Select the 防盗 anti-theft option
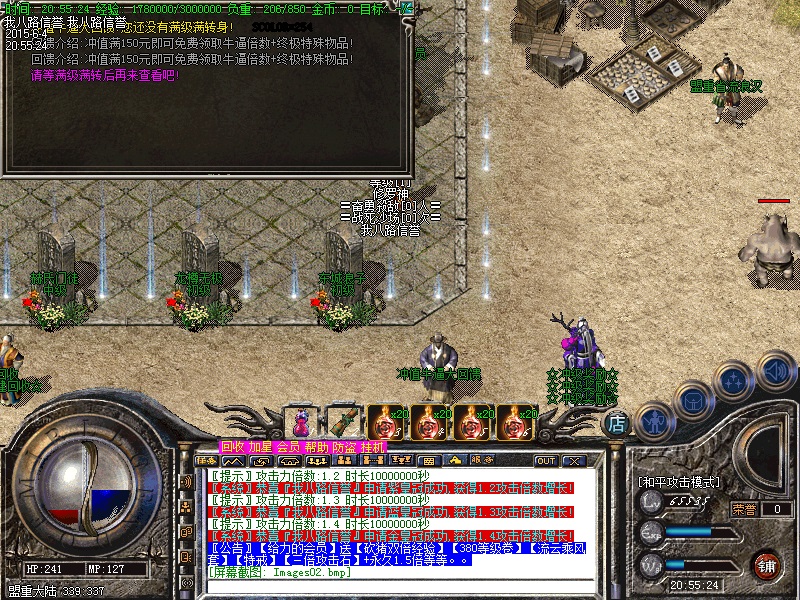 (344, 447)
